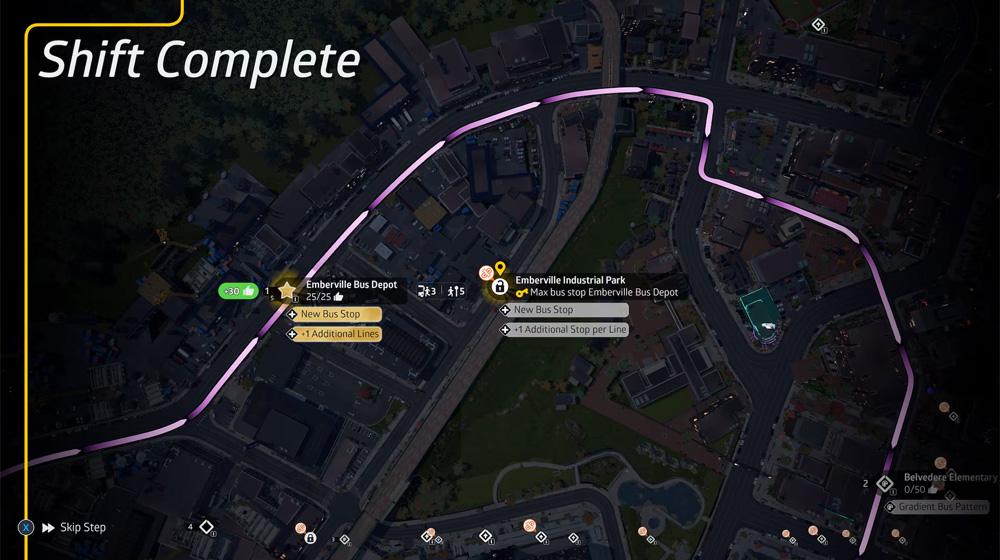
Task: Select the Emberville Bus Depot star marker
Action: click(287, 291)
